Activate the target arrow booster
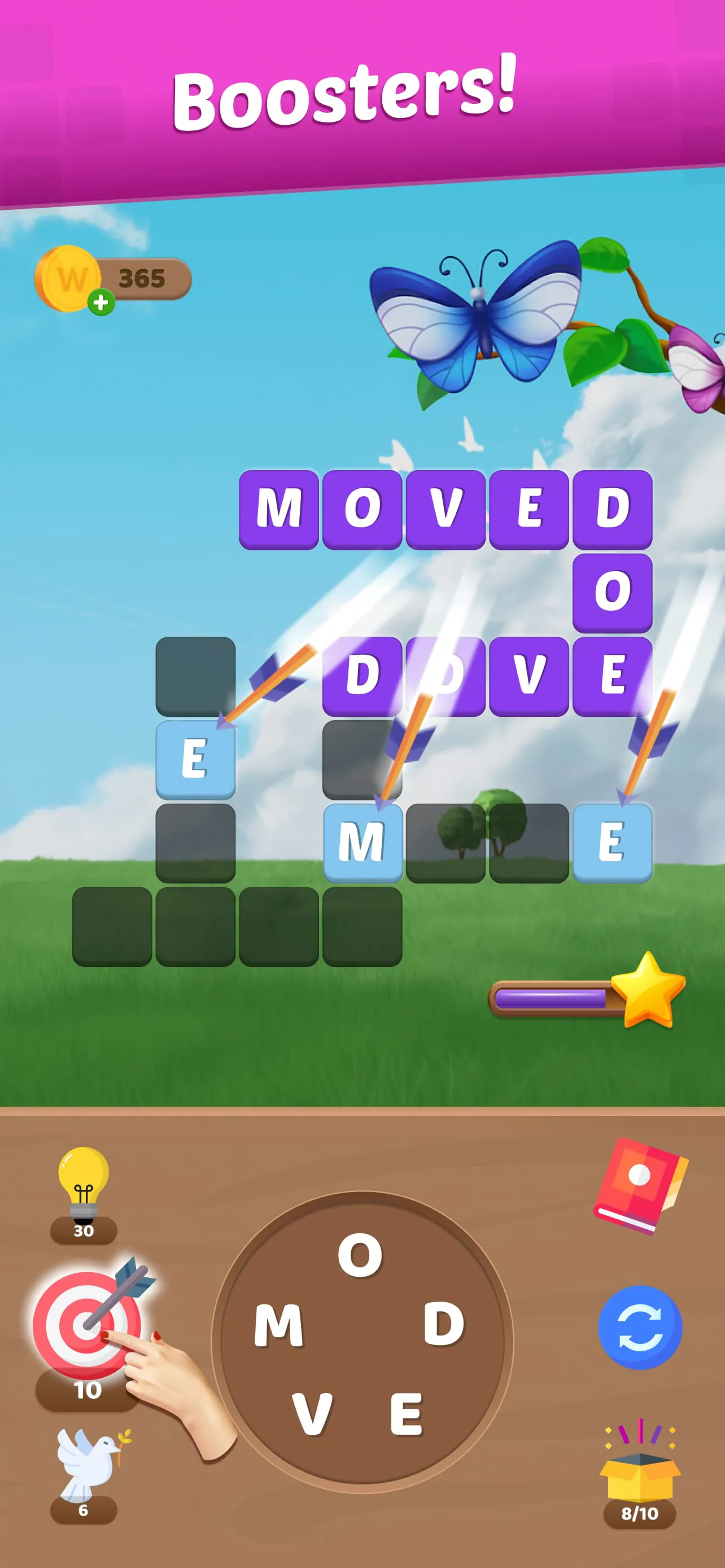The width and height of the screenshot is (725, 1568). point(82,1330)
